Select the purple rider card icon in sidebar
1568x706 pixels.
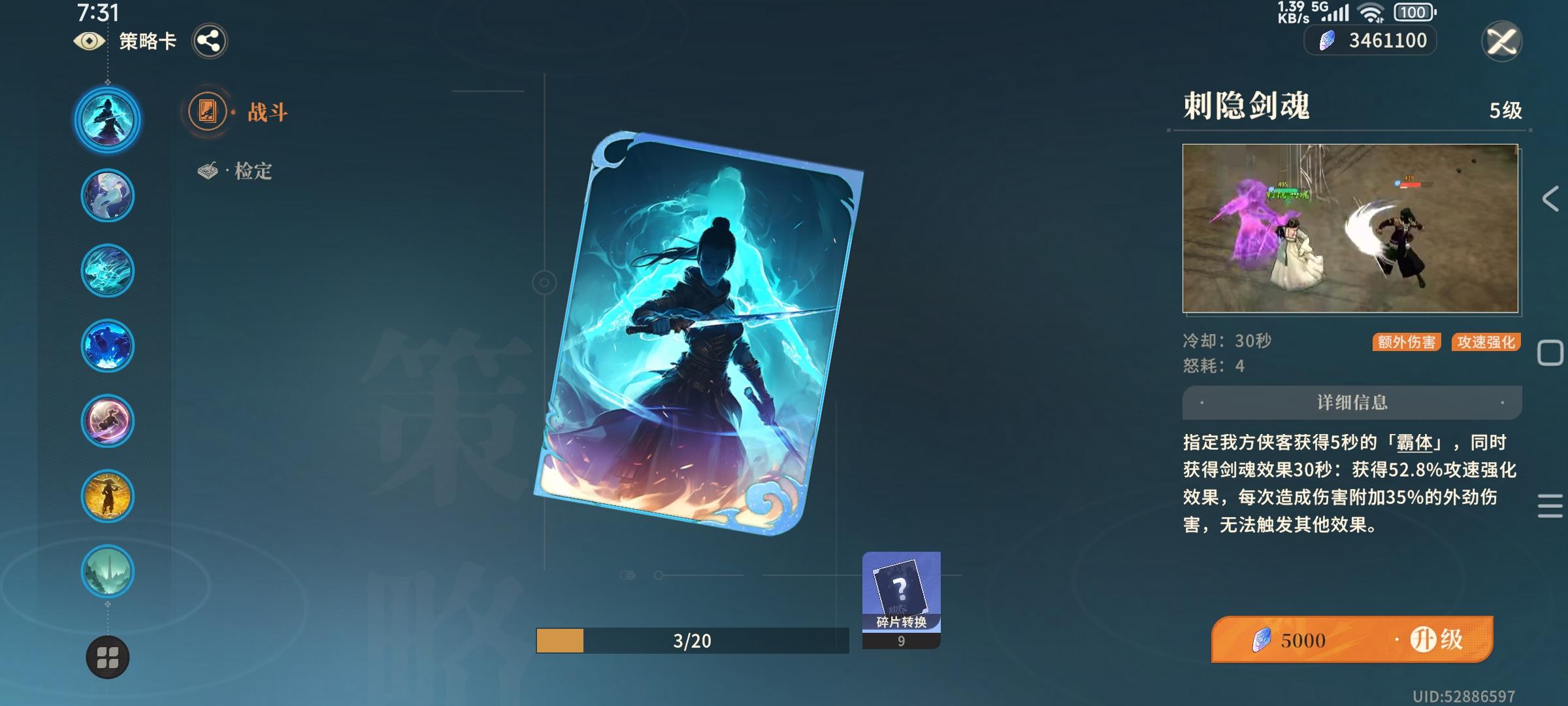(x=107, y=420)
